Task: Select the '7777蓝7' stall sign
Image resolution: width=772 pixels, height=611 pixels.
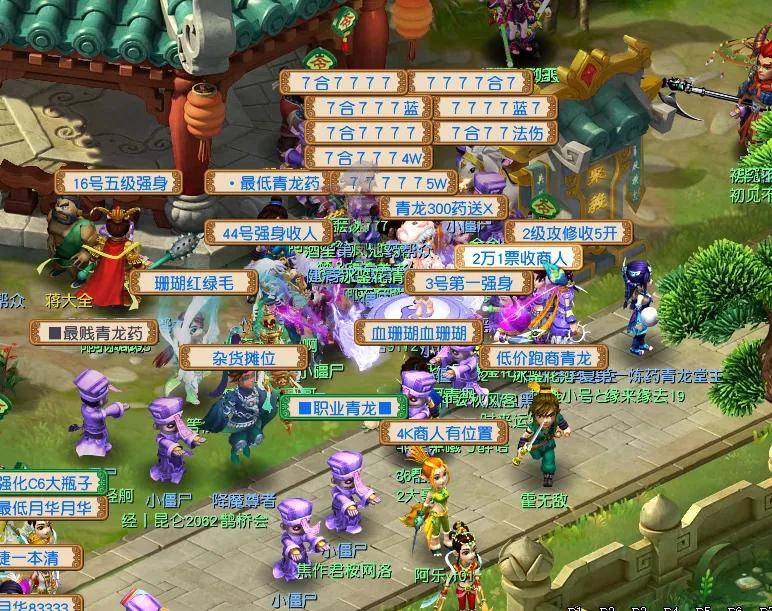Action: coord(490,108)
